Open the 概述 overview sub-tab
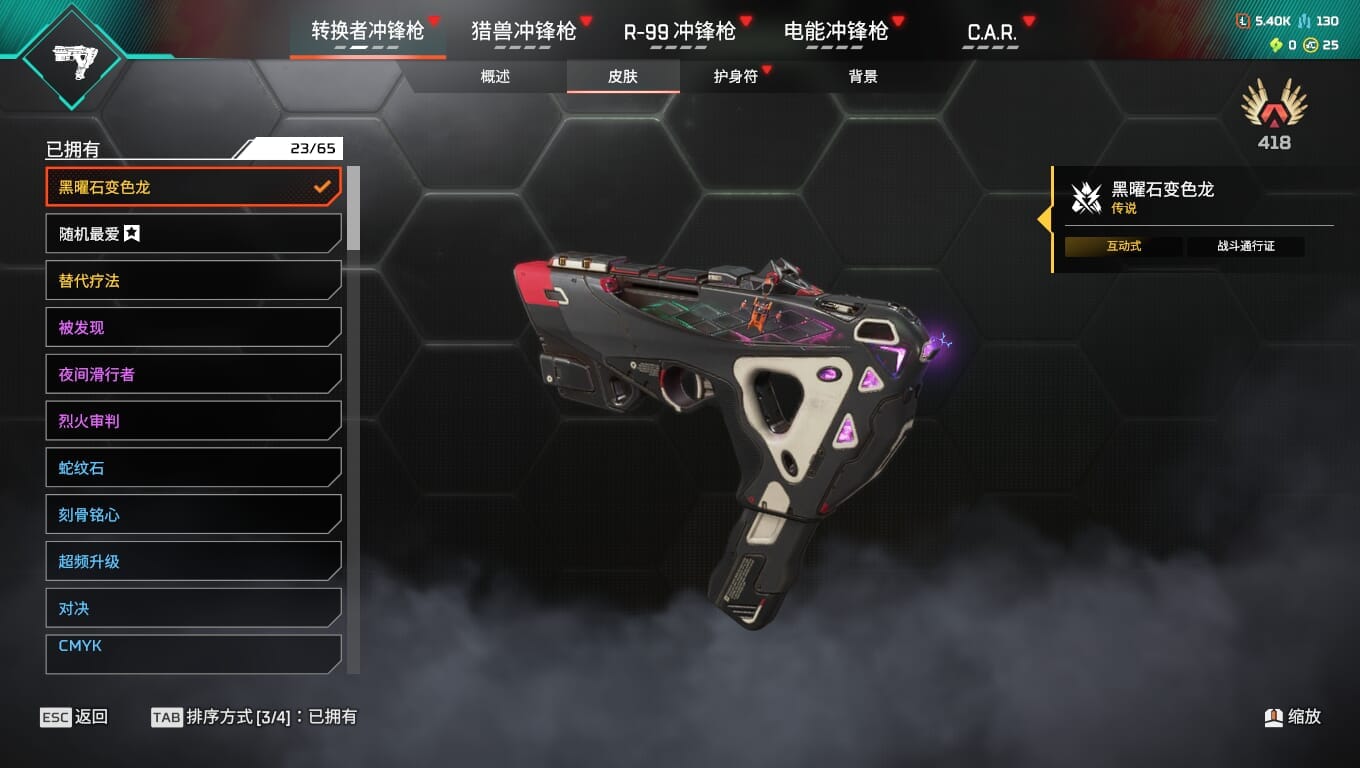Viewport: 1360px width, 768px height. (495, 76)
